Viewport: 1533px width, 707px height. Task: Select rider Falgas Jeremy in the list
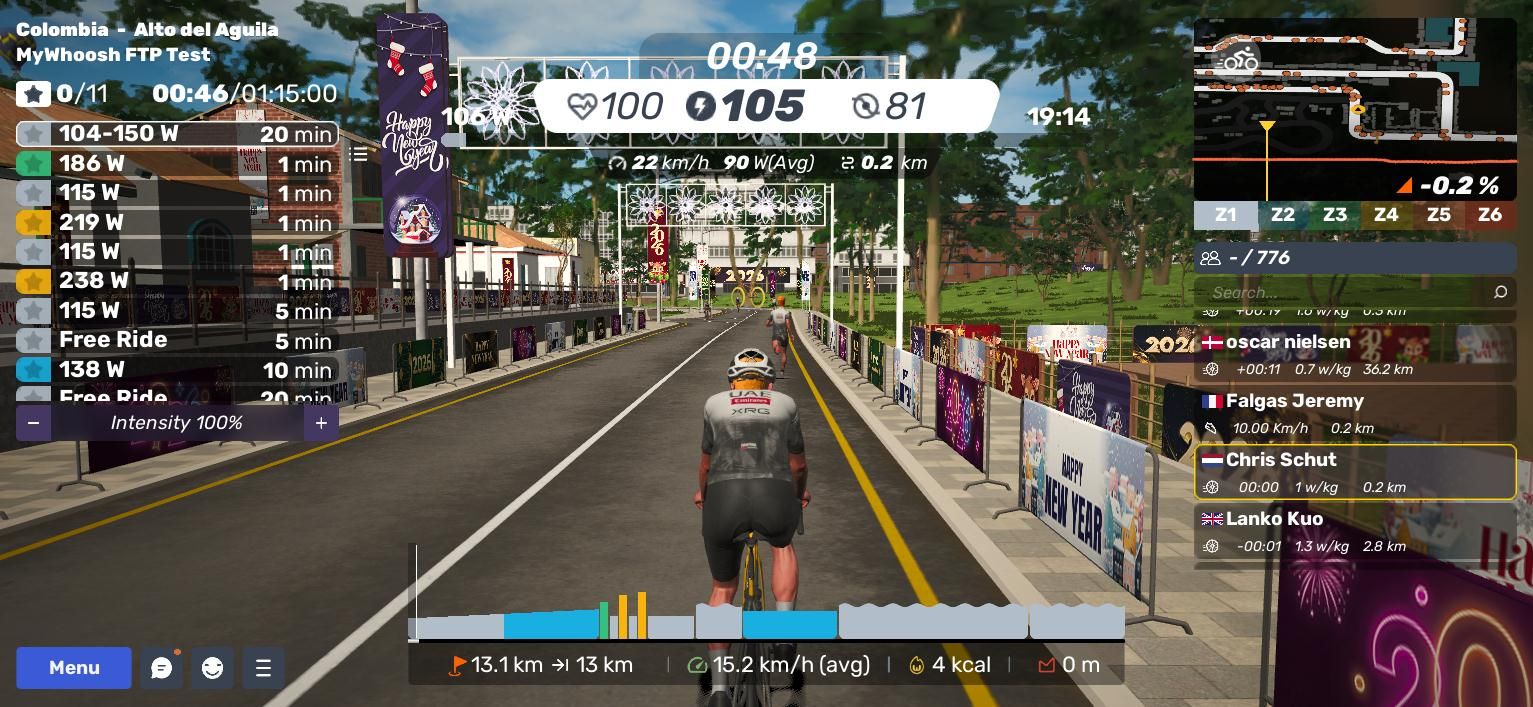[x=1355, y=413]
